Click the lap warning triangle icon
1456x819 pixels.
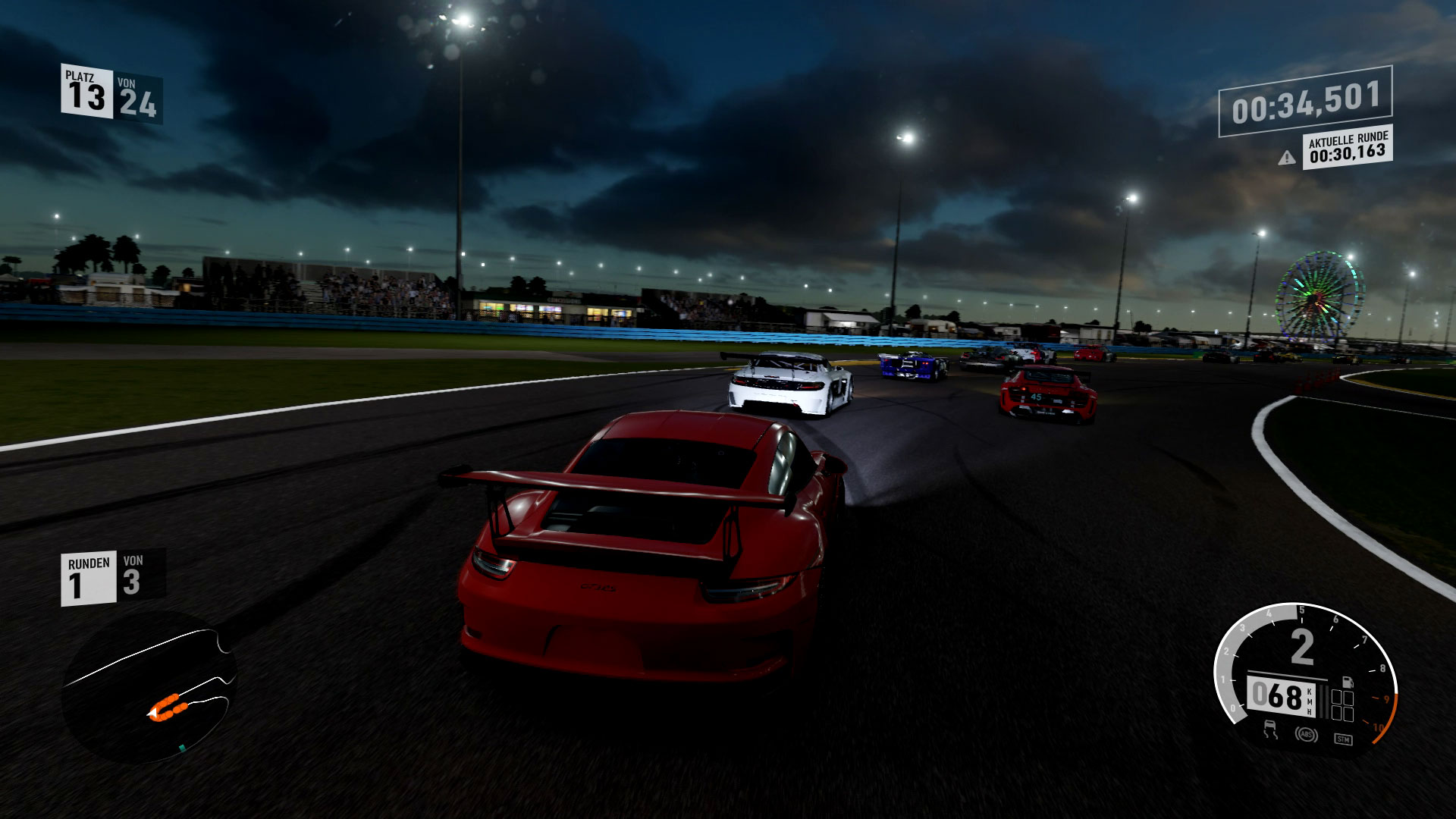1286,158
